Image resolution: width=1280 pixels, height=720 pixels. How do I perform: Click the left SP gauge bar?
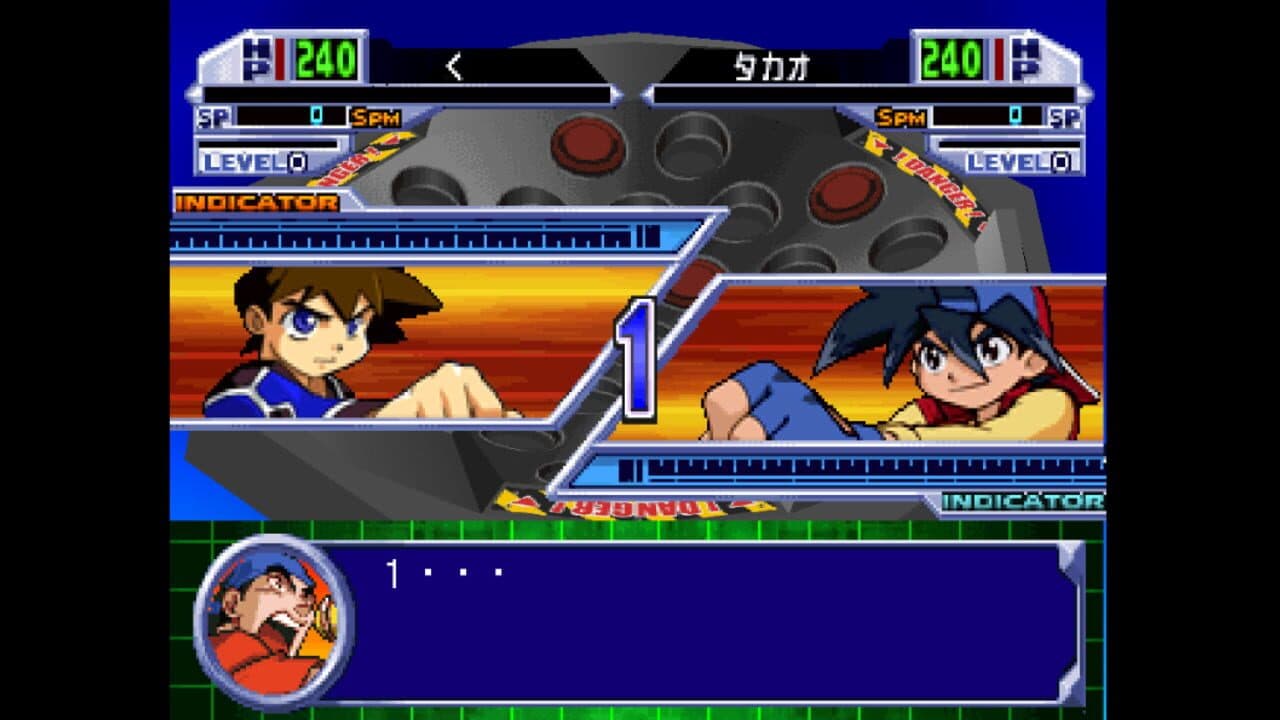295,118
